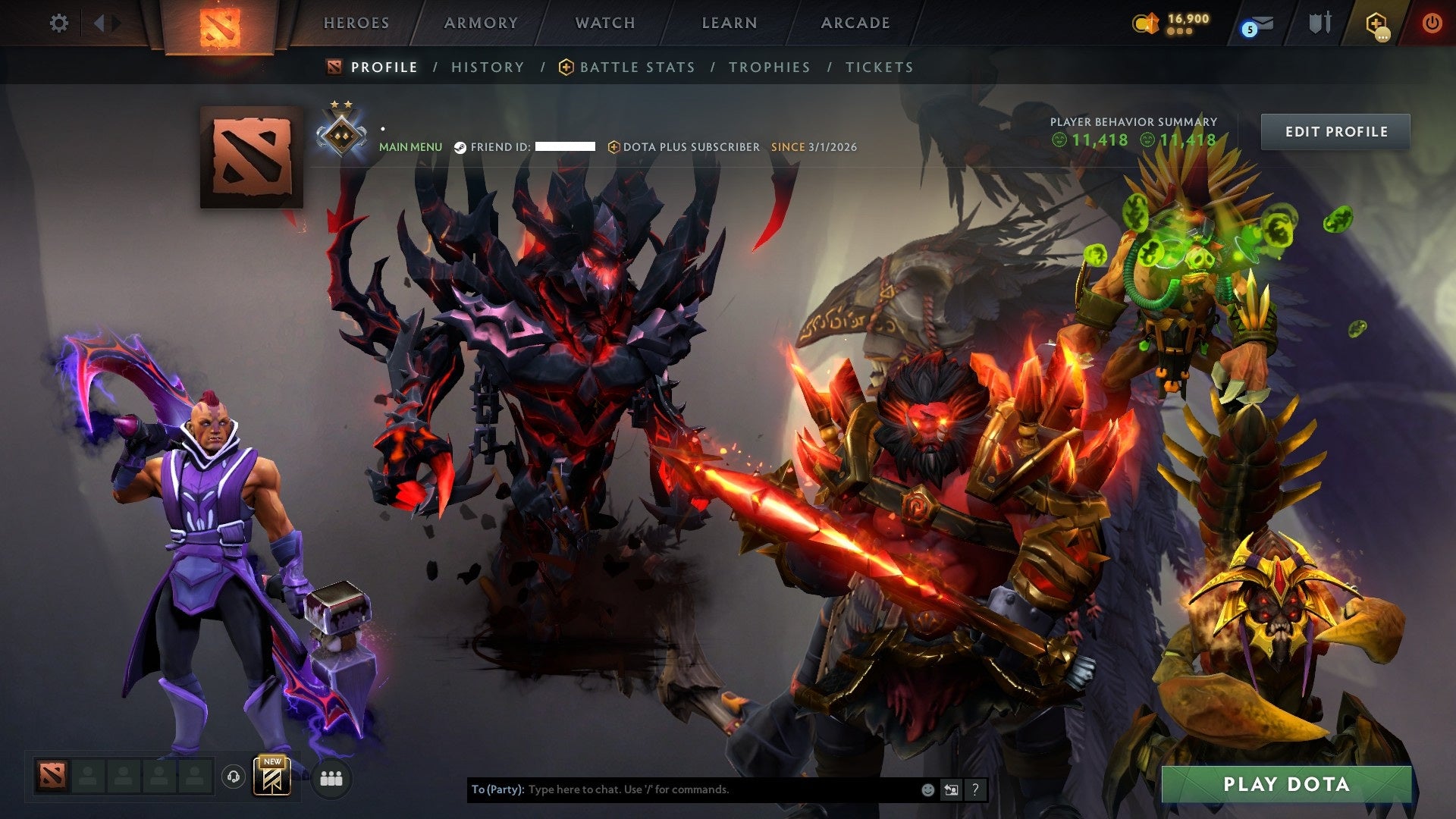Switch to the Battle Stats tab
This screenshot has width=1456, height=819.
pos(636,67)
